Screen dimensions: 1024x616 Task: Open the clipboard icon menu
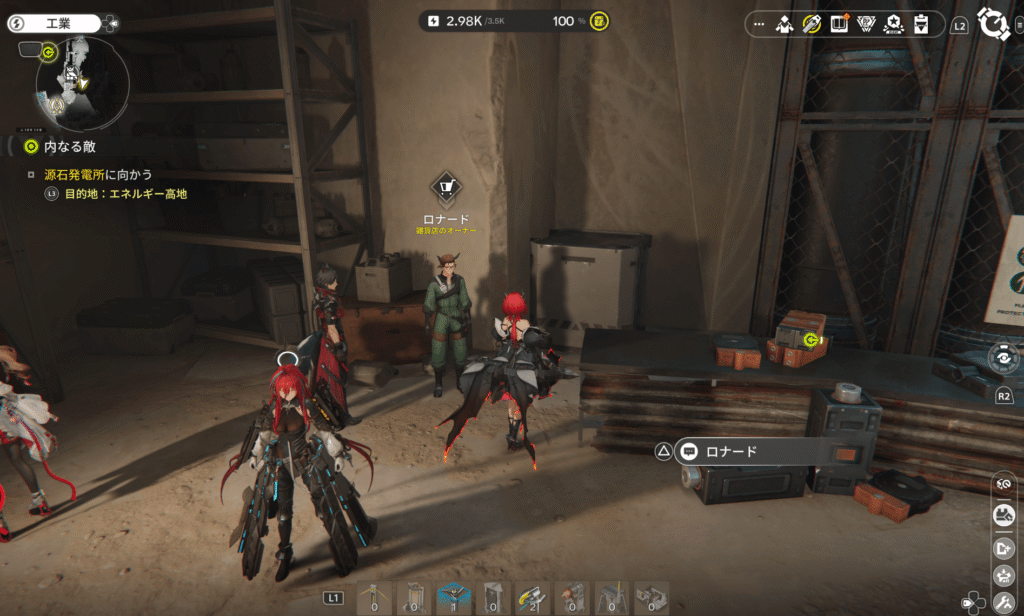click(x=923, y=23)
